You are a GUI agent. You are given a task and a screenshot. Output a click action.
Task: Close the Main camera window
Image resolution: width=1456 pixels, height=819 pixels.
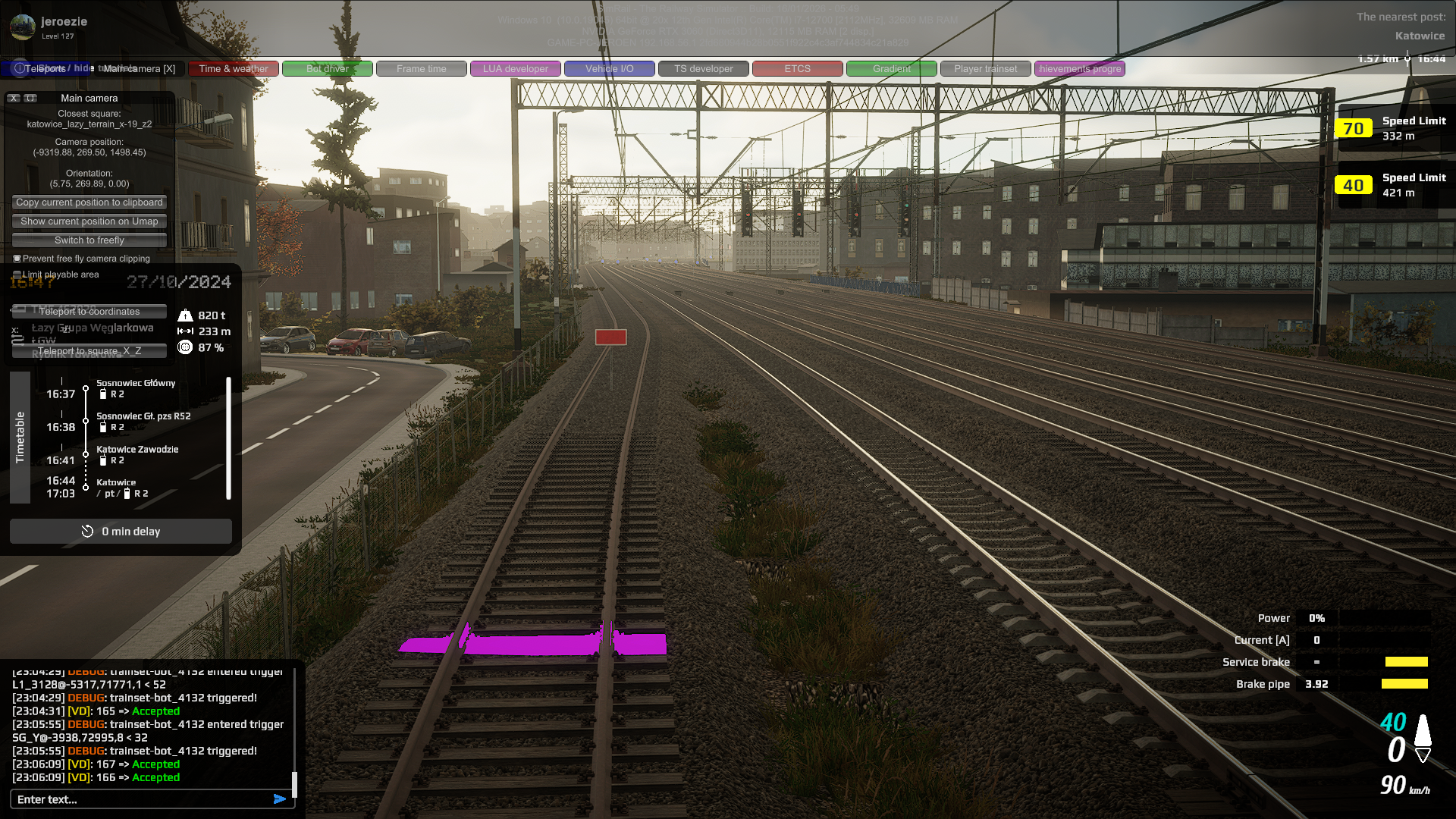coord(14,99)
